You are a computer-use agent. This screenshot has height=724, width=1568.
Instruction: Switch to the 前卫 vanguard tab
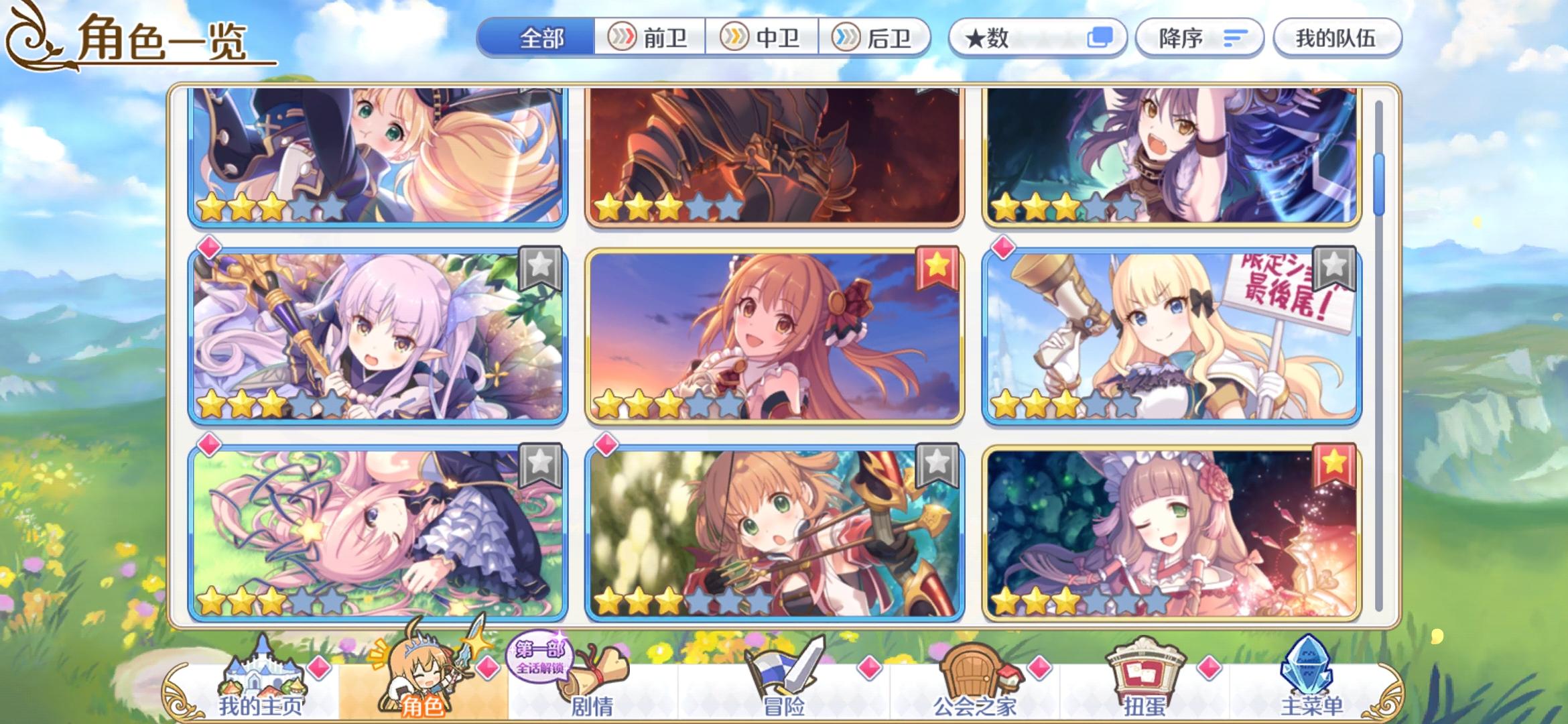[x=651, y=38]
